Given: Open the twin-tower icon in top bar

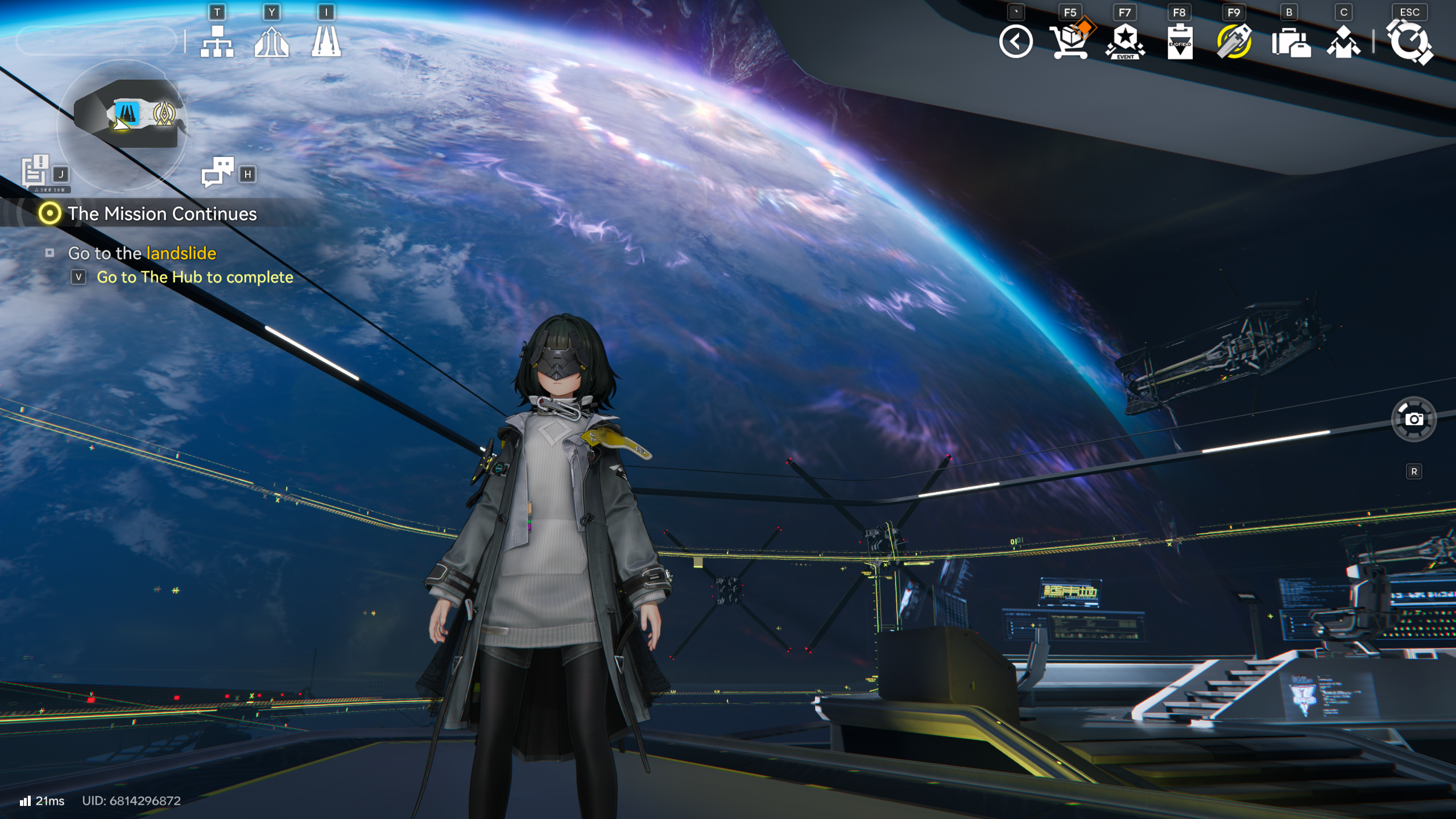Looking at the screenshot, I should click(326, 42).
